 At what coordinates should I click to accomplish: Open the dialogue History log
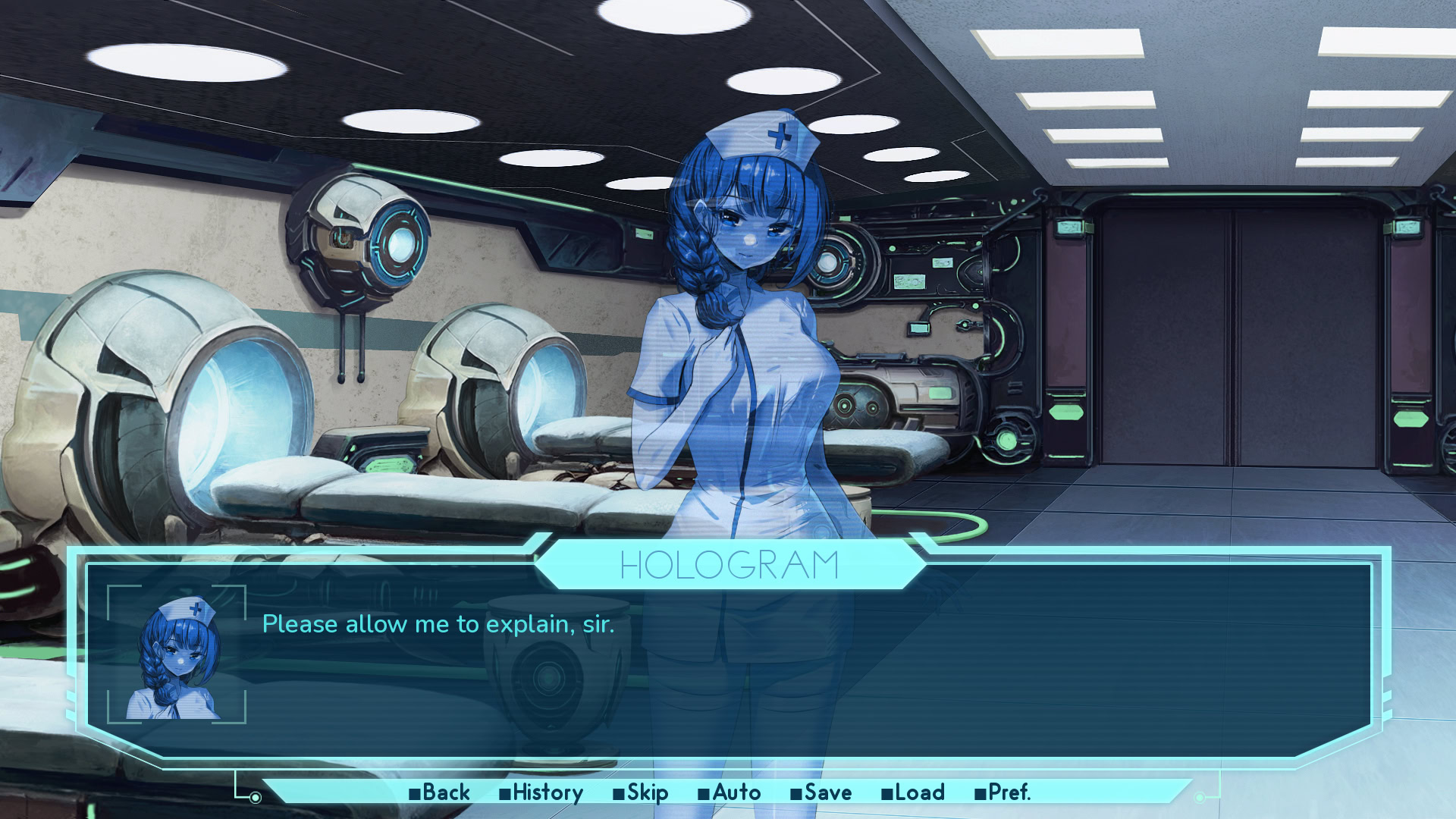click(541, 792)
